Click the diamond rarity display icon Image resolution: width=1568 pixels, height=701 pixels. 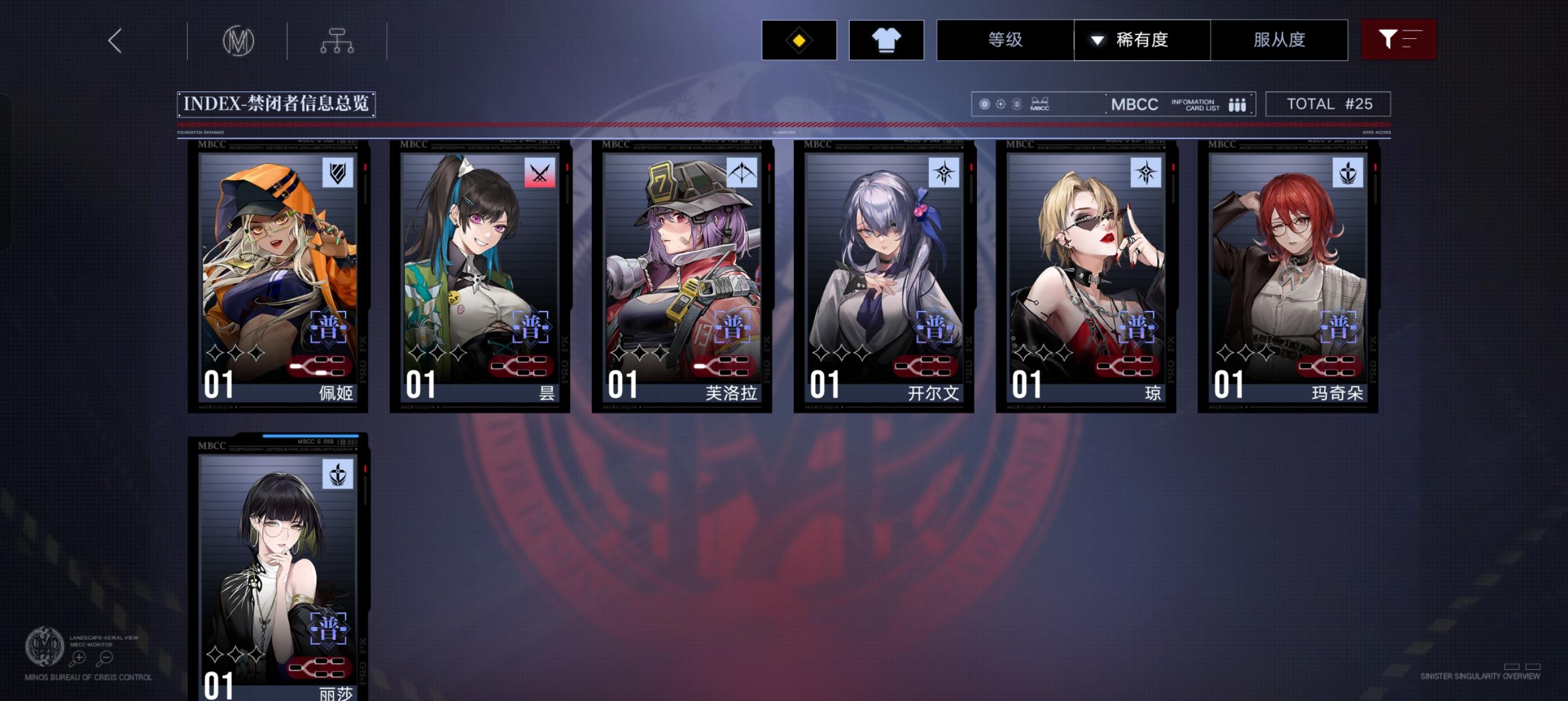click(799, 39)
